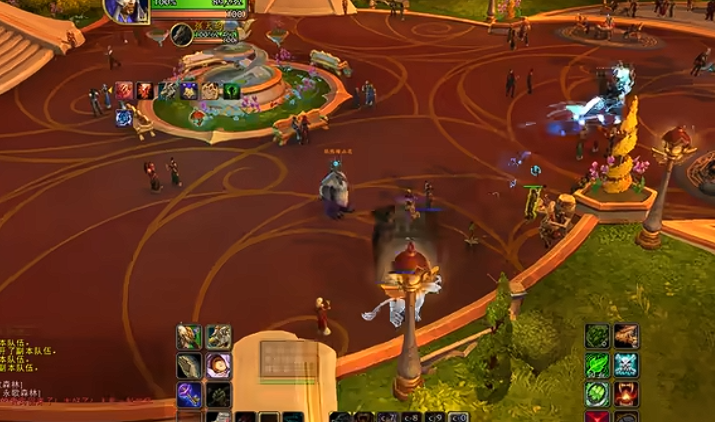Use the red fanged mouth ability

(x=627, y=394)
